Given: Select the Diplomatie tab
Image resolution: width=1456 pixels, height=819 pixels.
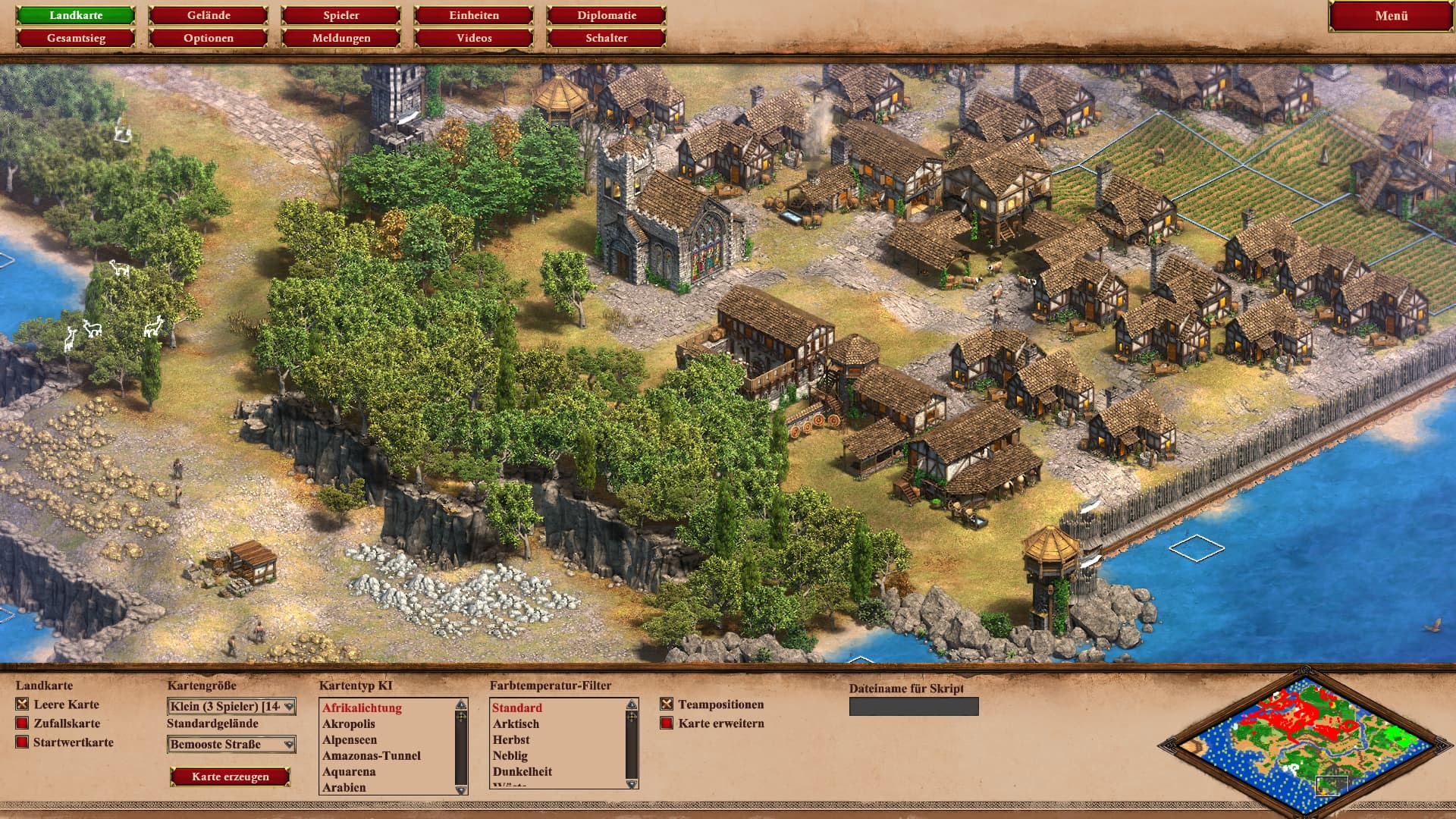Looking at the screenshot, I should click(x=607, y=15).
